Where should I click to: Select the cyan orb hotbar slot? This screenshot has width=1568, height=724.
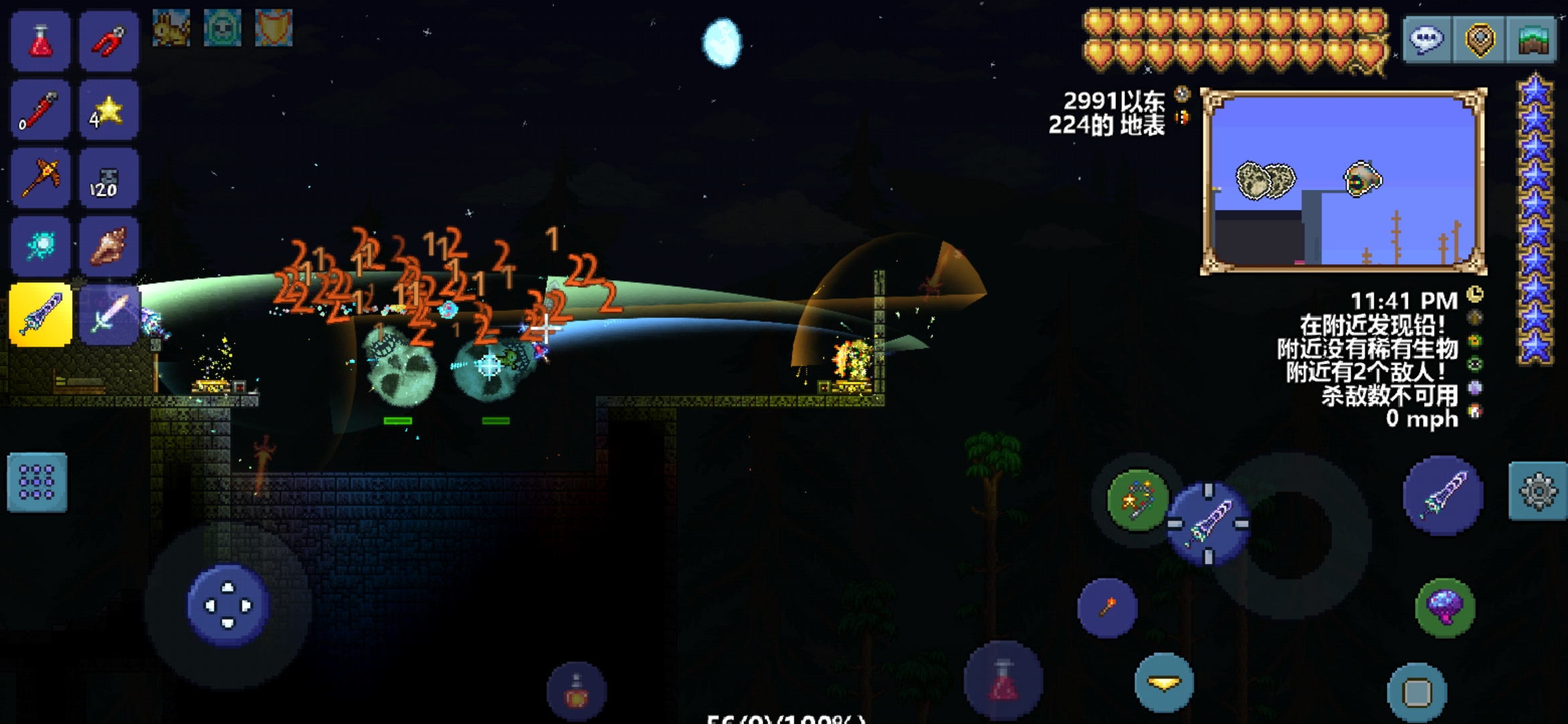pyautogui.click(x=40, y=246)
